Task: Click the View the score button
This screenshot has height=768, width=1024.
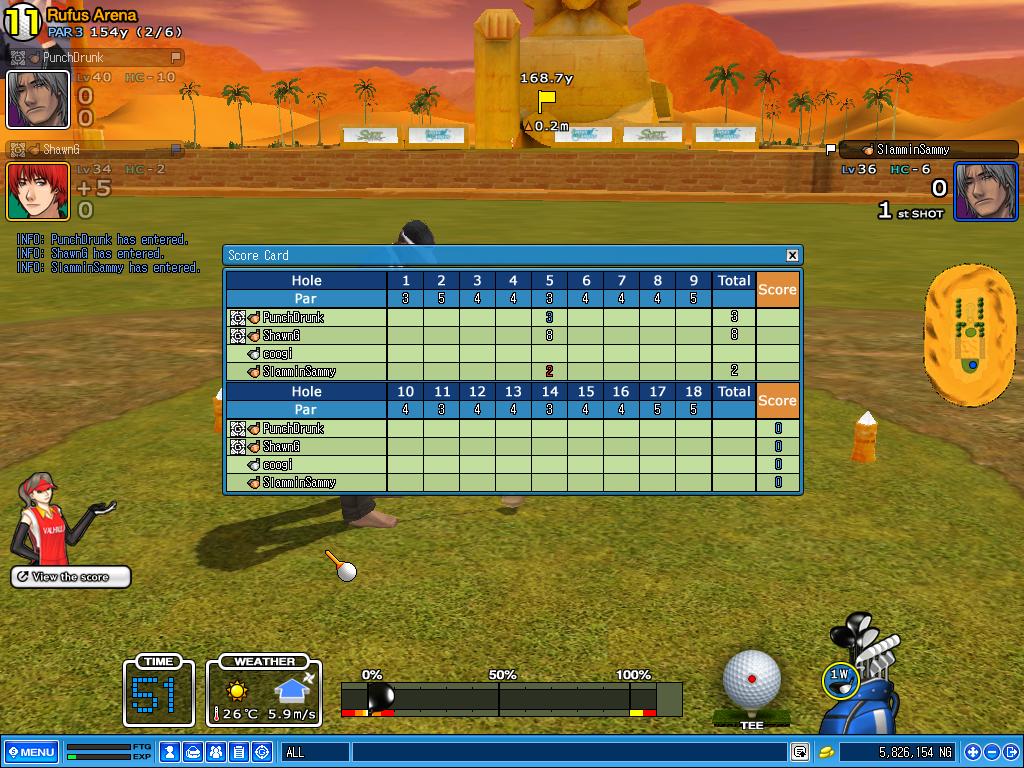Action: [71, 577]
